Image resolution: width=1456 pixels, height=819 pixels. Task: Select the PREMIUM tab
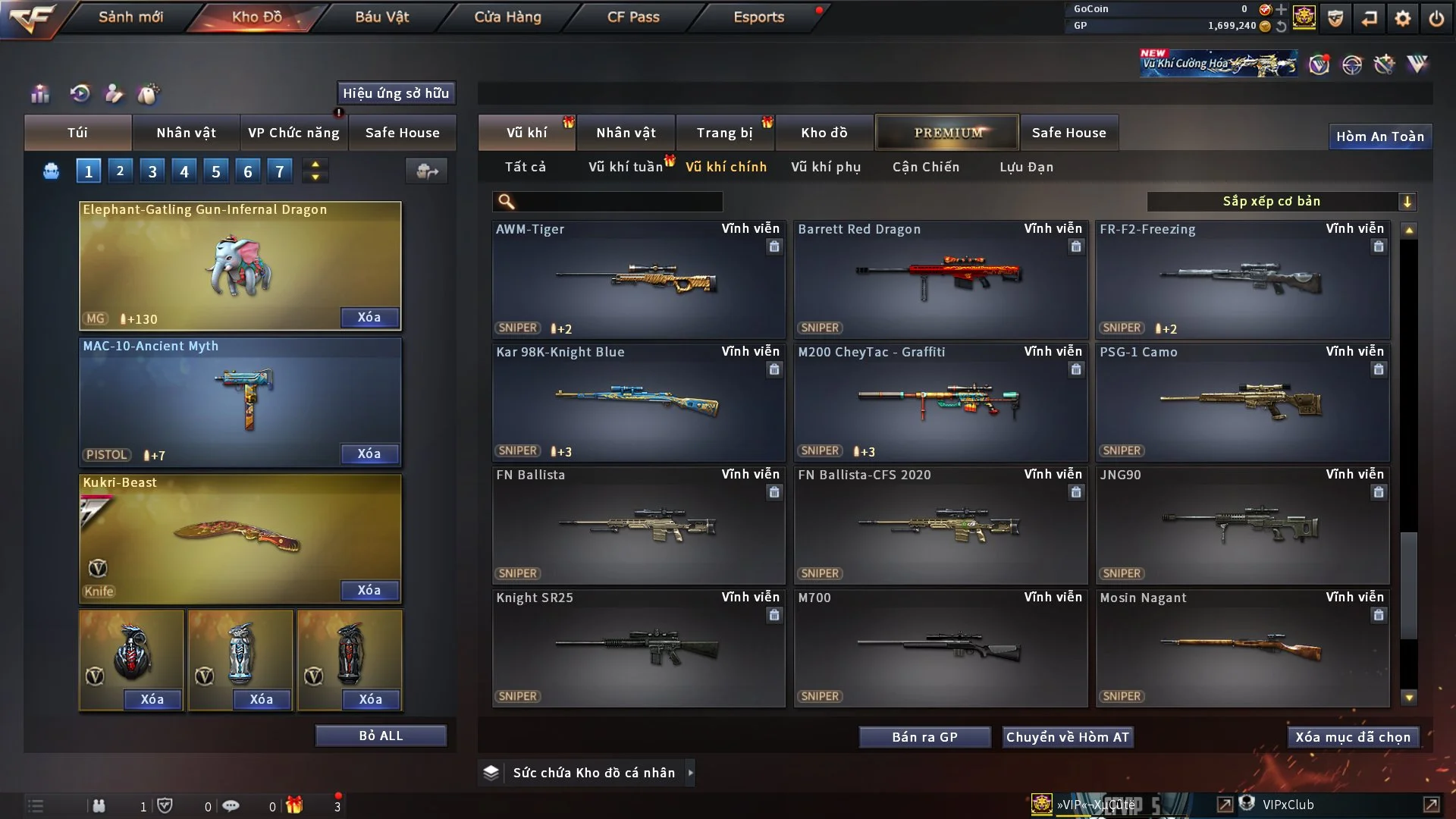point(947,133)
